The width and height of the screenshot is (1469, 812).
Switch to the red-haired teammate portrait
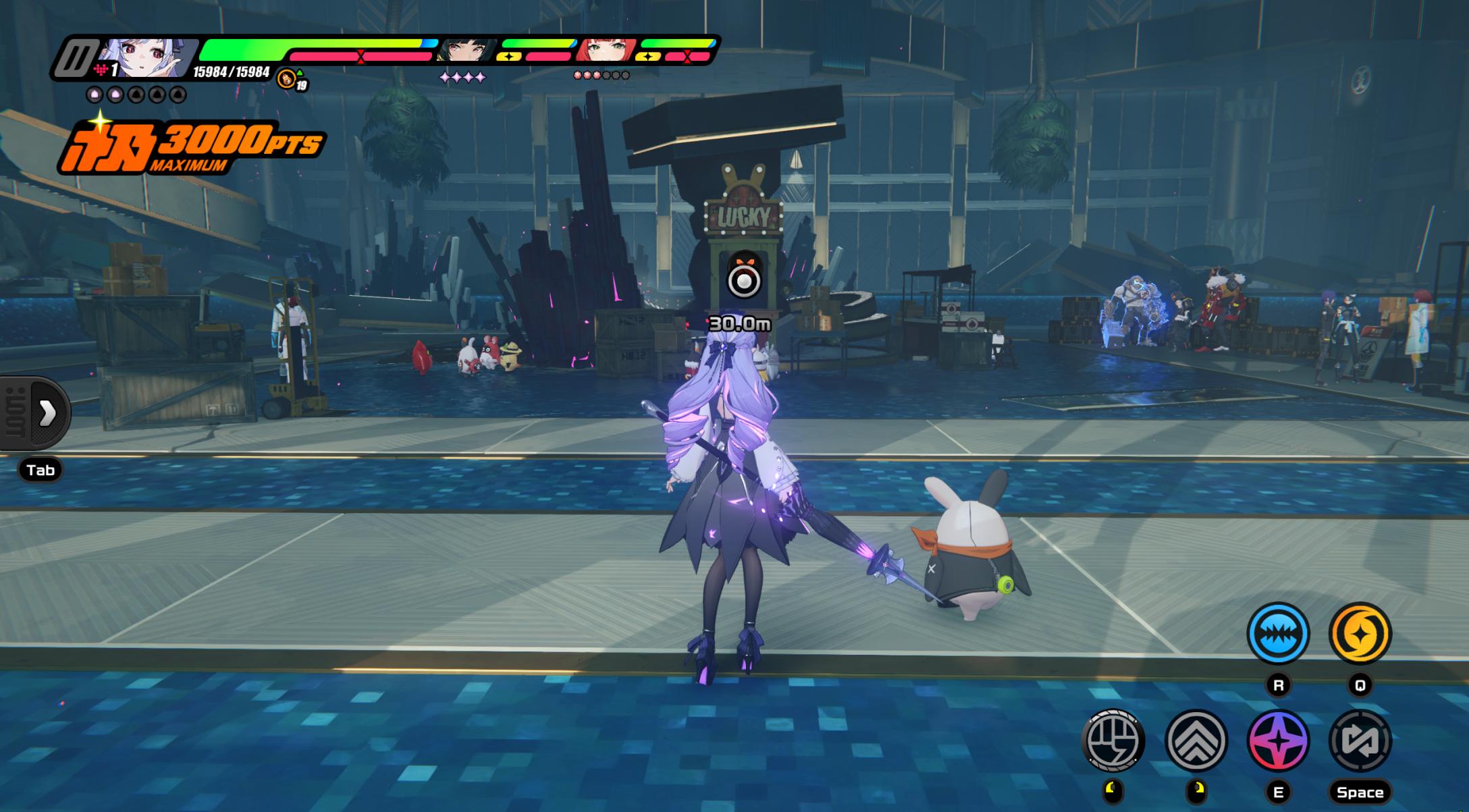(604, 51)
